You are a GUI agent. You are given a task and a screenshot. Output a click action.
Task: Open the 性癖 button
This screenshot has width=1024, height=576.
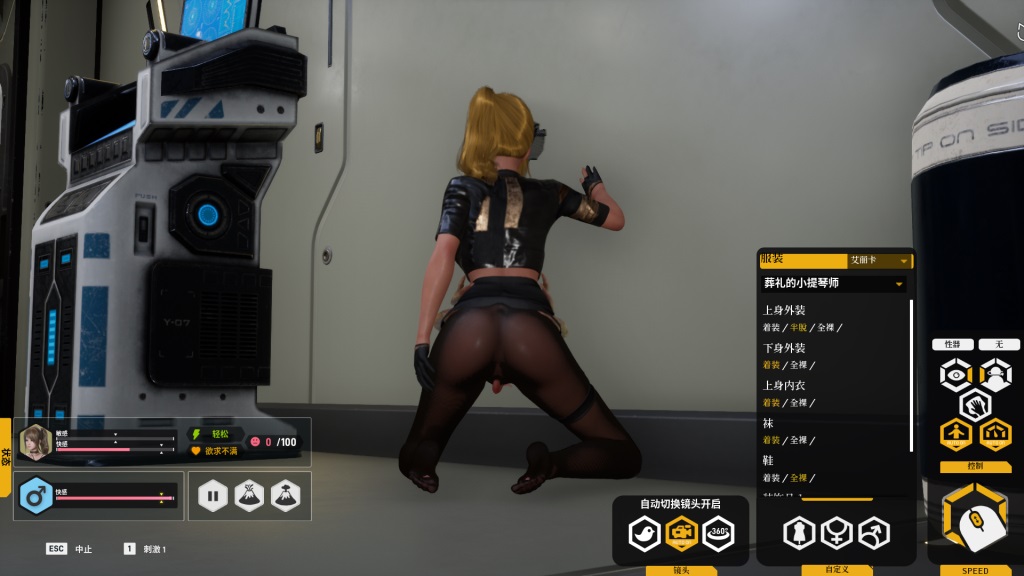click(x=952, y=344)
